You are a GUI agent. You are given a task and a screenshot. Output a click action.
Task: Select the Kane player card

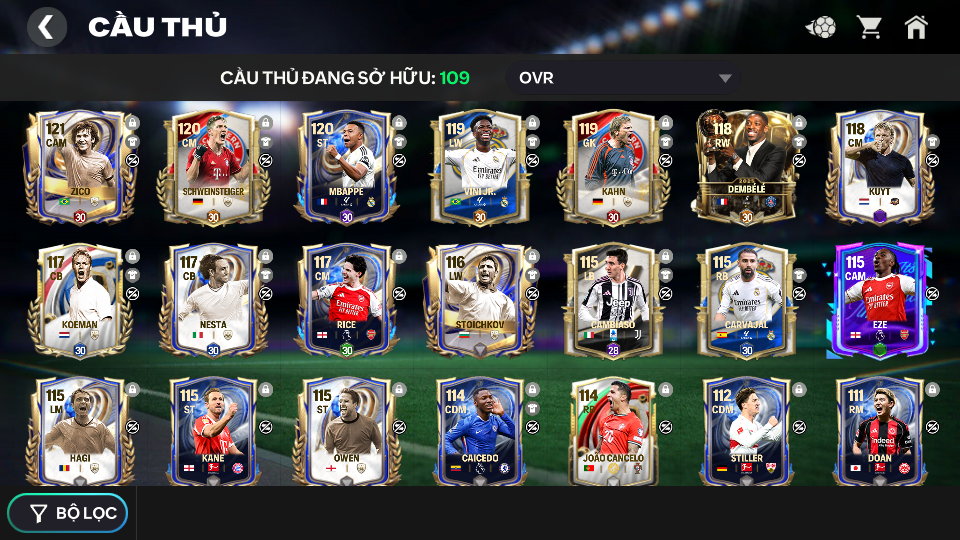tap(212, 433)
